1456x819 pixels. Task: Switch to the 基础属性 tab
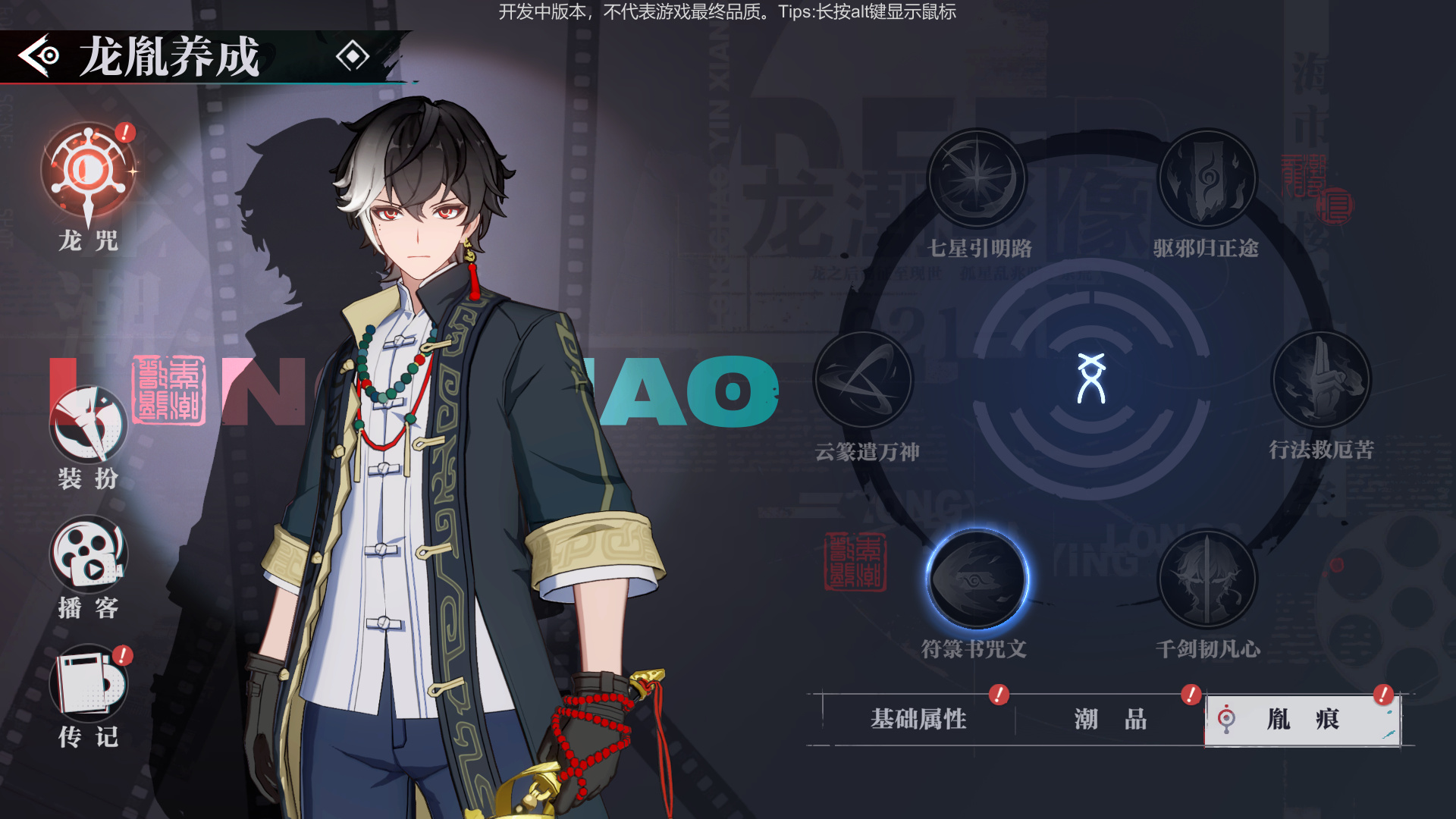coord(918,719)
